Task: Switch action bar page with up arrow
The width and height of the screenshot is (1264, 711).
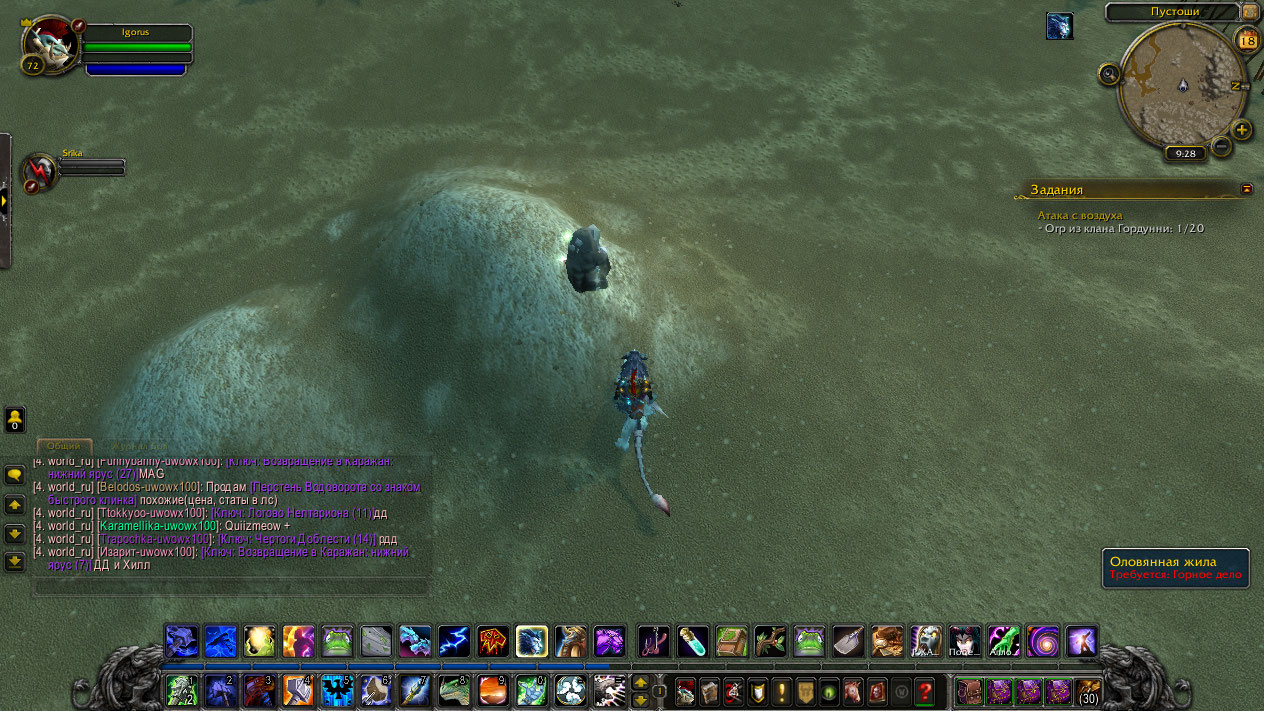Action: coord(641,683)
